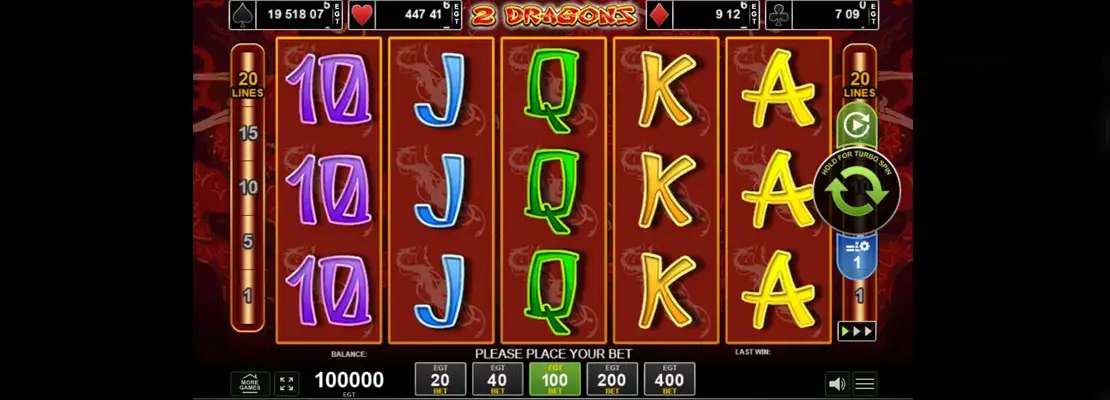Open the More Games lobby
Image resolution: width=1110 pixels, height=400 pixels.
click(250, 383)
